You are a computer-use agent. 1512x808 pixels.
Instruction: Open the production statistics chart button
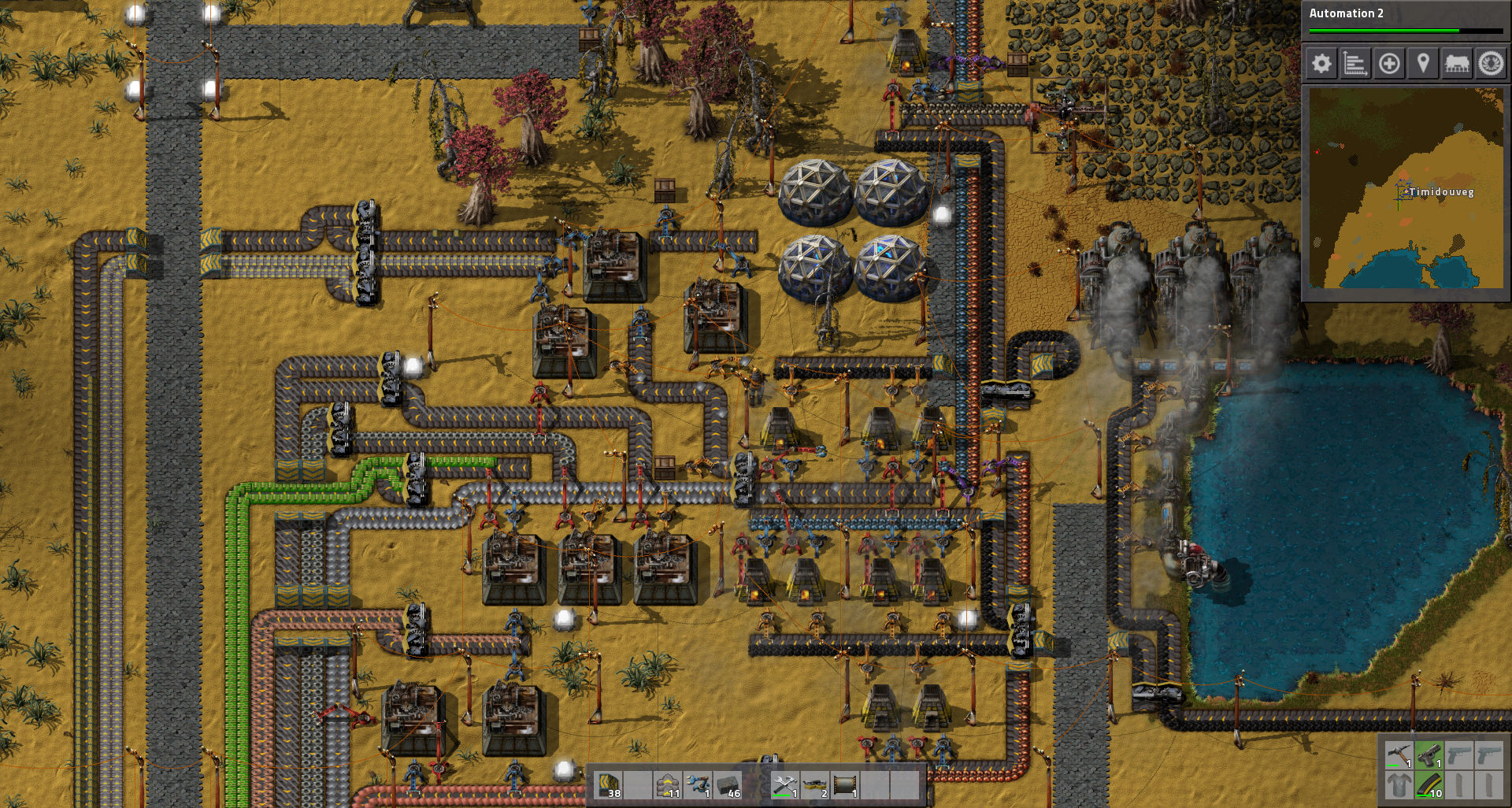1355,64
